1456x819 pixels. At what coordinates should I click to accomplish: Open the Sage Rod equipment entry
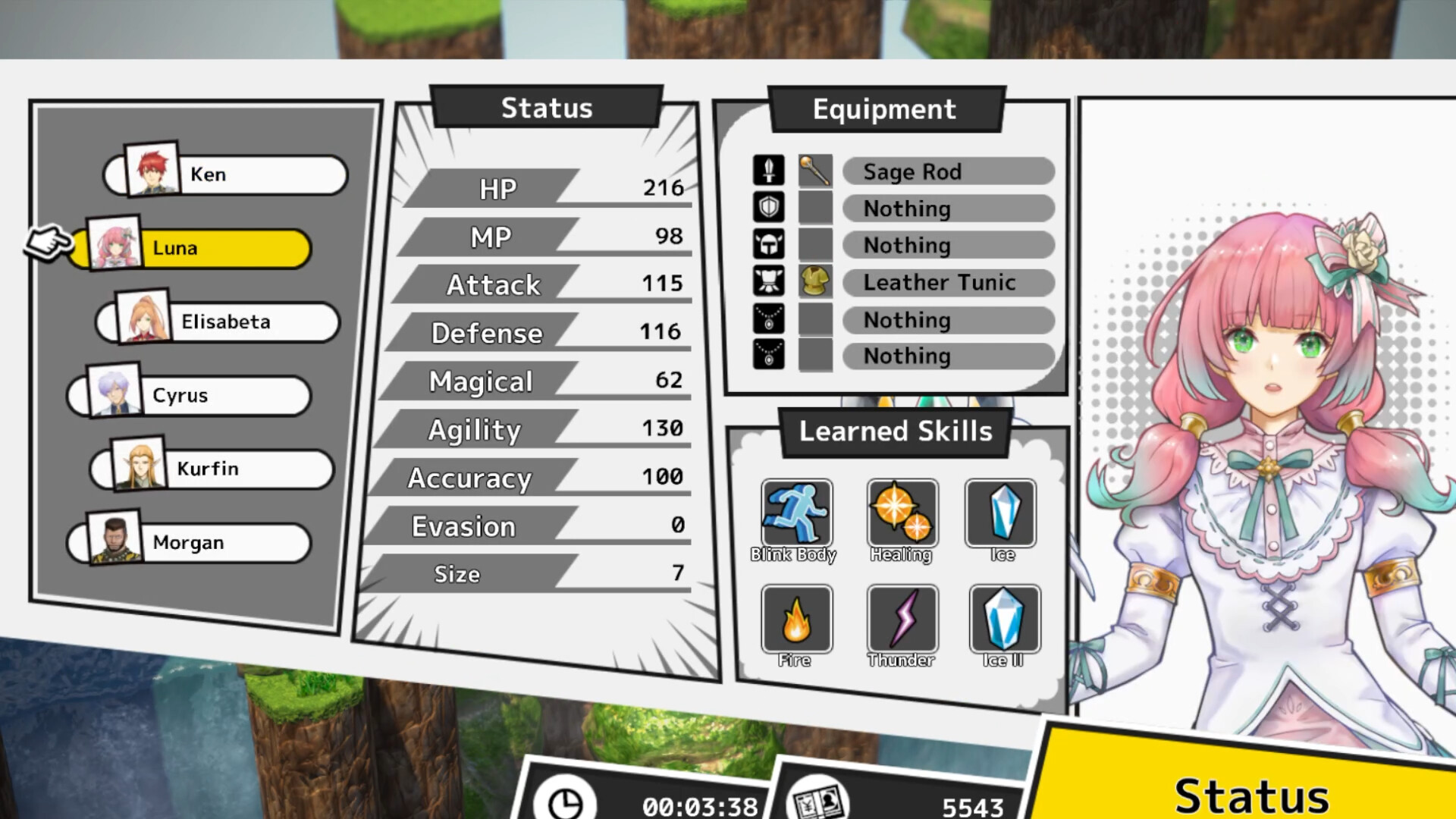947,171
